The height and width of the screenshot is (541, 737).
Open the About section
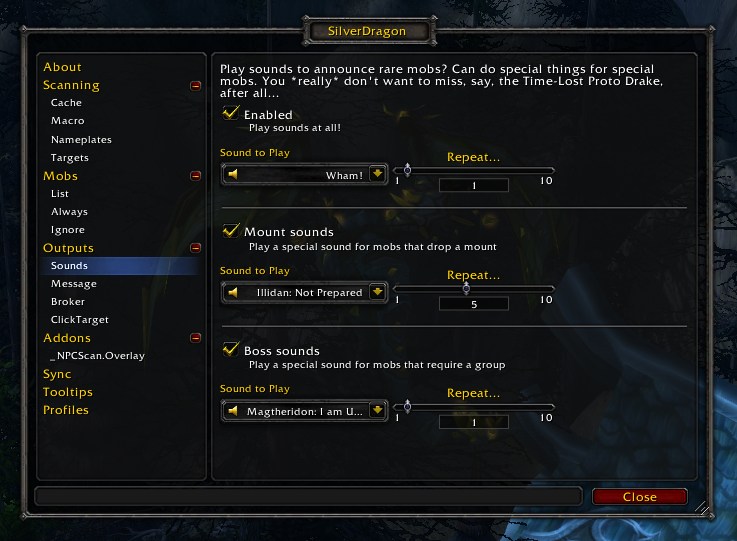click(62, 67)
